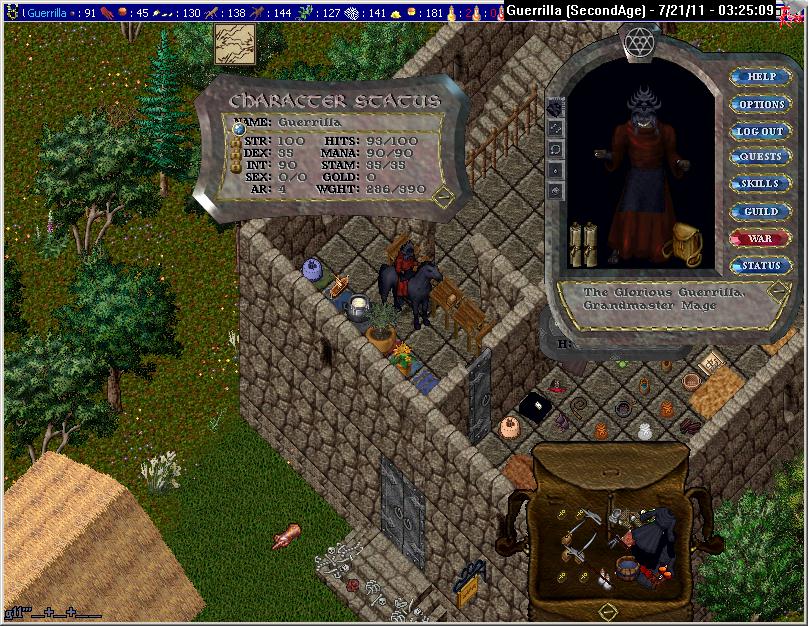Minimize the open backpack container
The height and width of the screenshot is (626, 808).
pos(607,609)
